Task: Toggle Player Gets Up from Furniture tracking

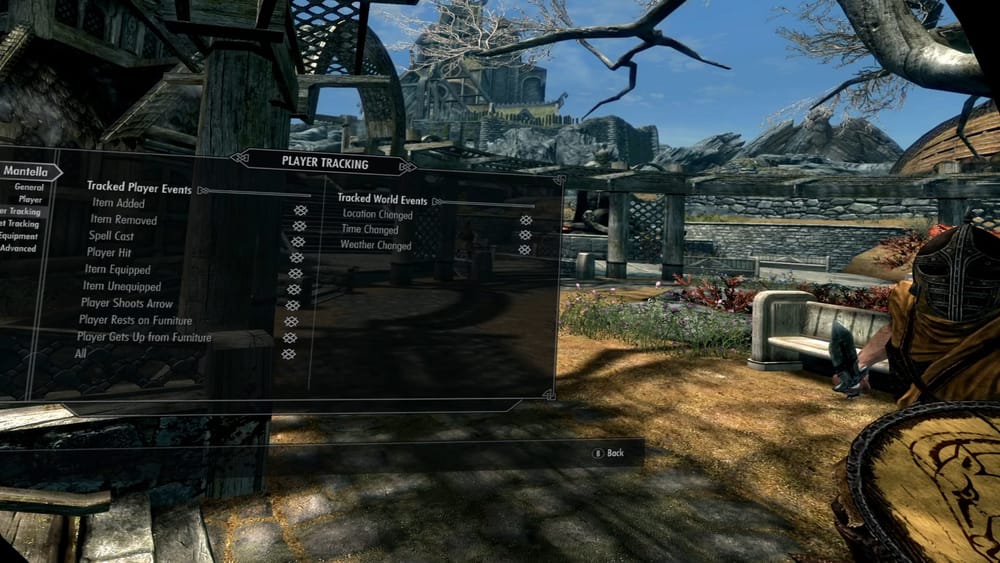Action: pyautogui.click(x=290, y=338)
